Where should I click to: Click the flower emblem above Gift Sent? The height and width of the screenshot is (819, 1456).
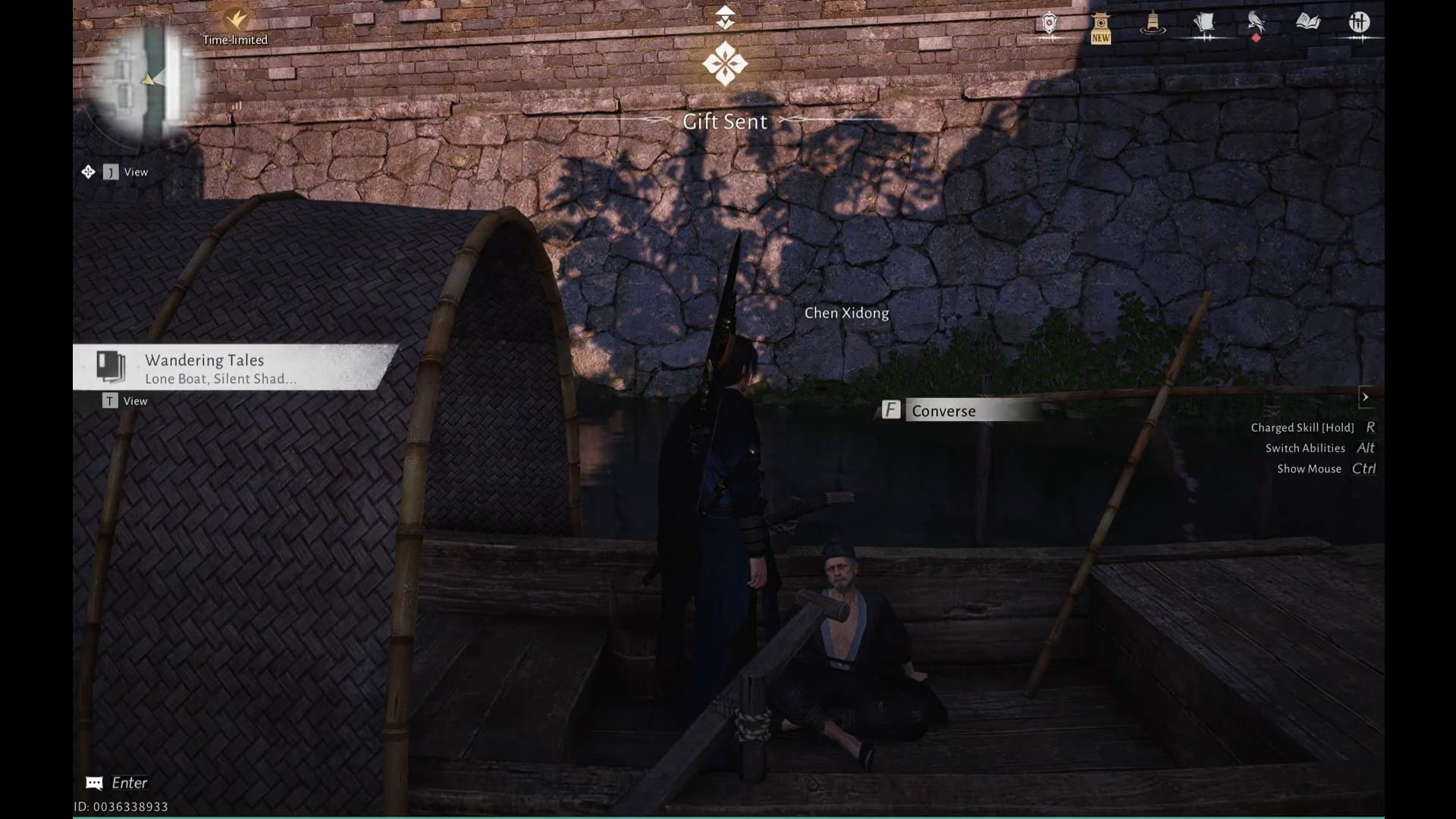(x=725, y=64)
